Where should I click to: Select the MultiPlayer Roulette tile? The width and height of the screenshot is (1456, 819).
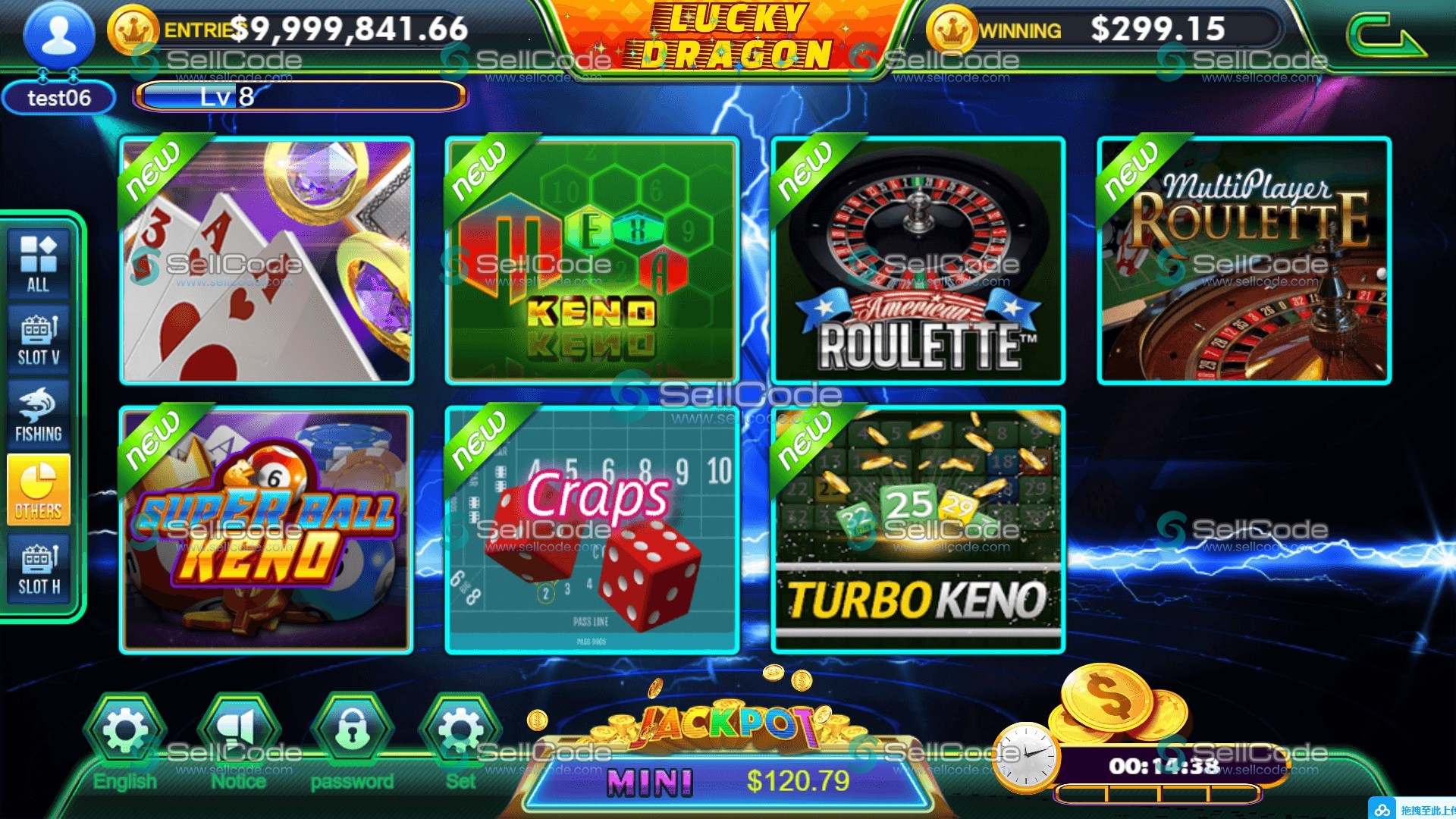pos(1244,261)
